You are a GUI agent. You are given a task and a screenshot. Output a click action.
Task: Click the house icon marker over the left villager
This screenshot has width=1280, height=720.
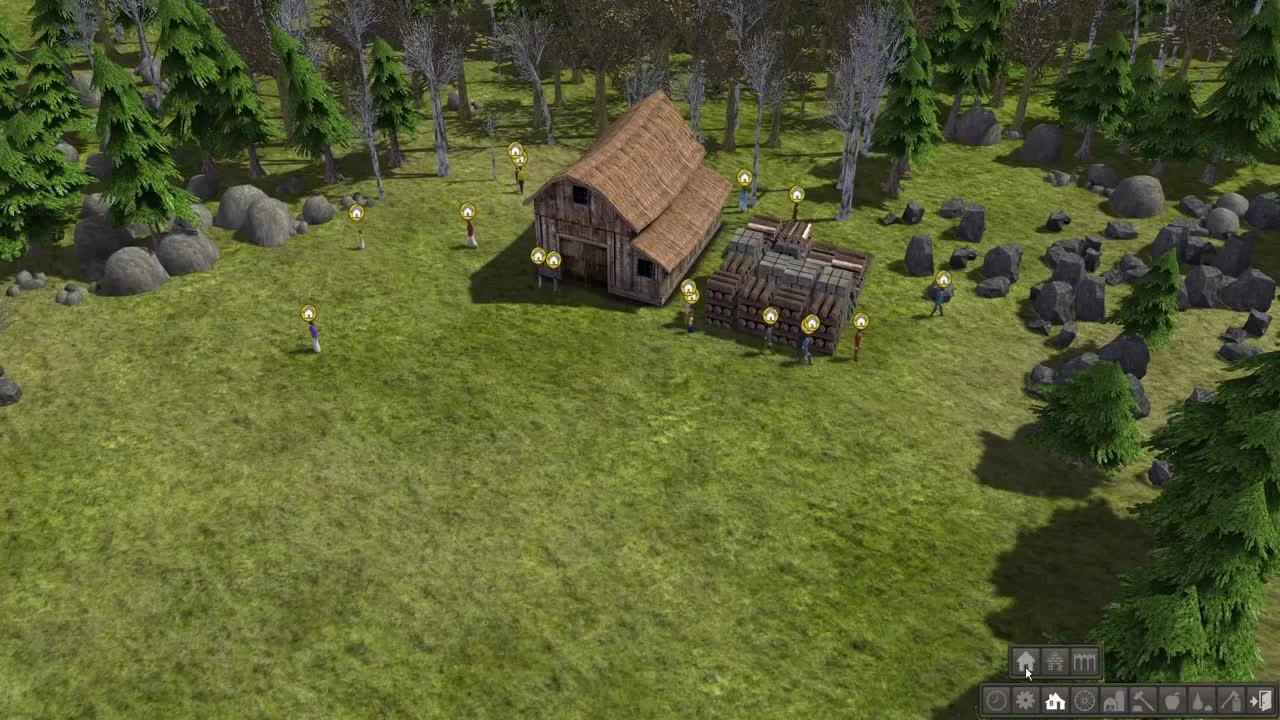(355, 213)
